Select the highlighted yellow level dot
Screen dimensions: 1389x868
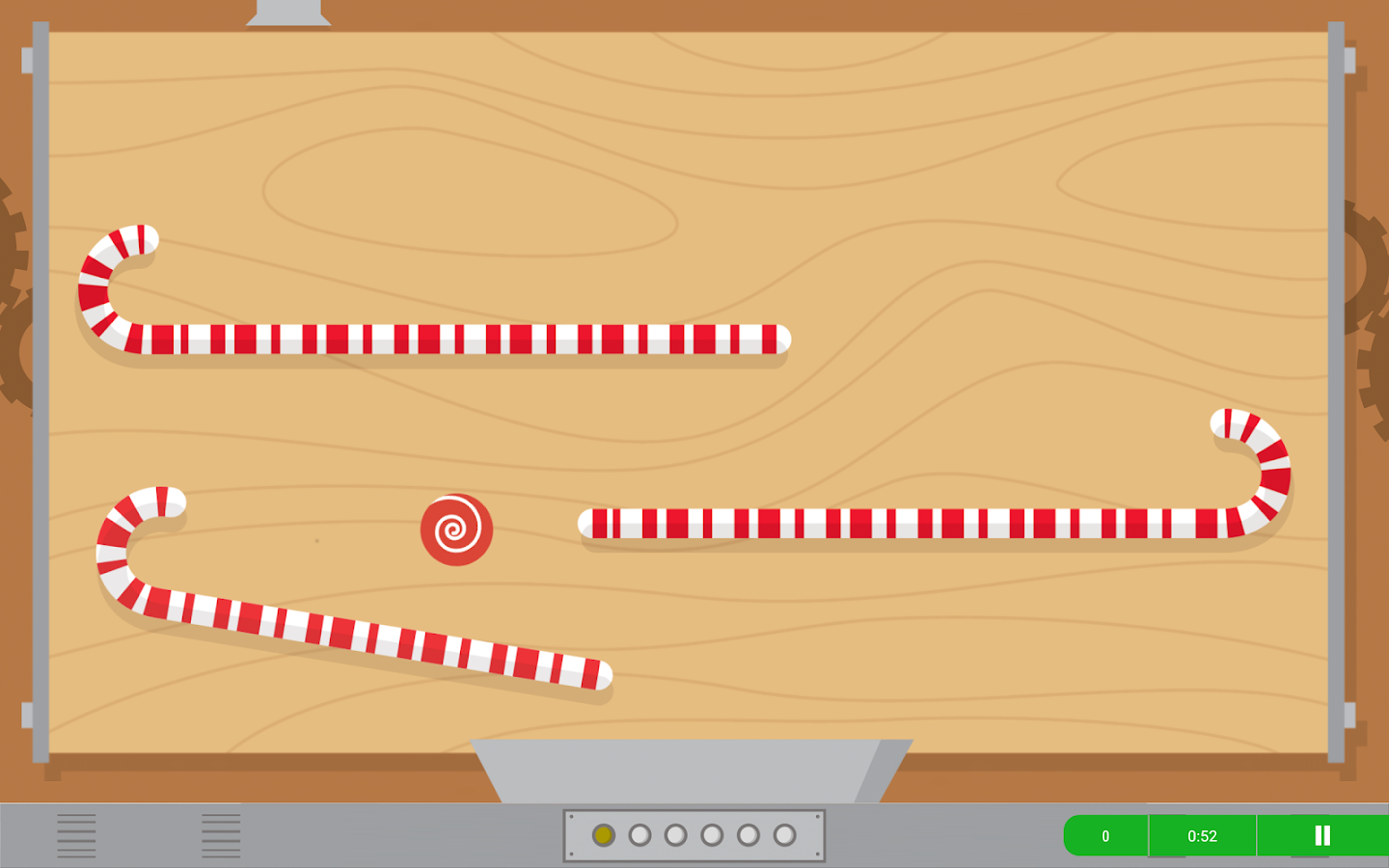[x=604, y=834]
